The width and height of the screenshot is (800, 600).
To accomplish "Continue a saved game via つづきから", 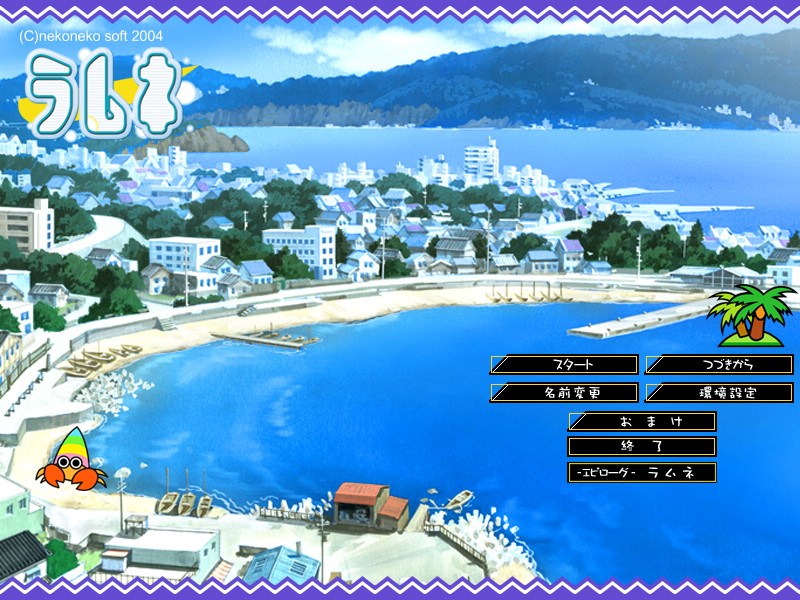I will [720, 365].
